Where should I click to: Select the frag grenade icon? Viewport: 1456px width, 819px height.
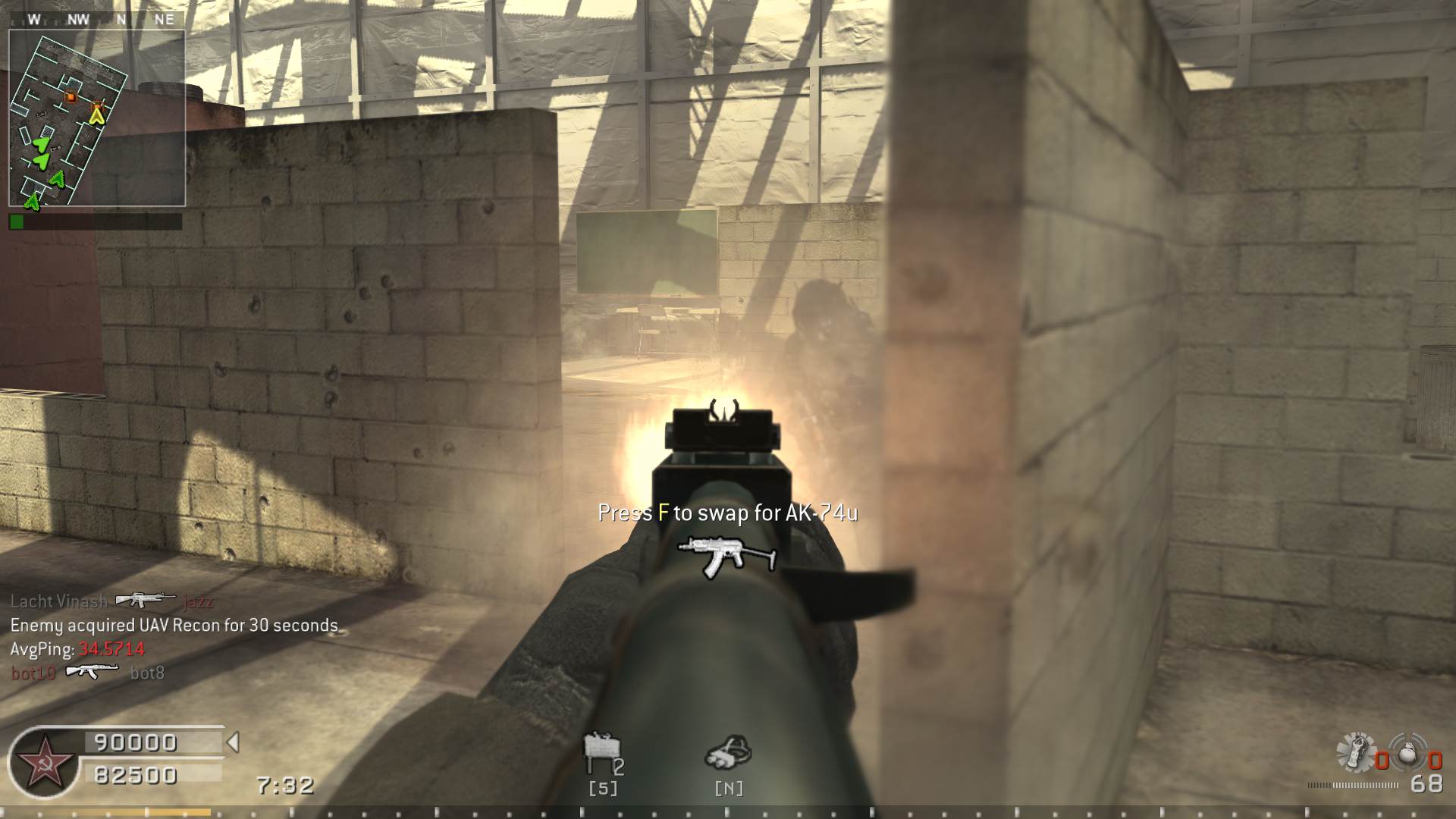tap(1407, 751)
